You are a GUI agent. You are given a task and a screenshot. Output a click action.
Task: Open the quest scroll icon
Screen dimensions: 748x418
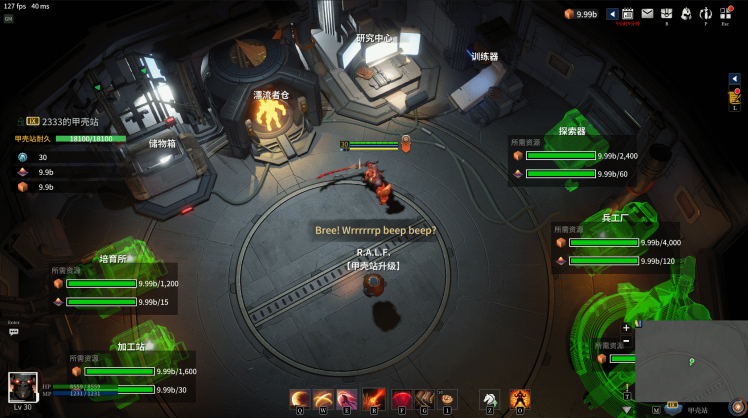coord(734,95)
